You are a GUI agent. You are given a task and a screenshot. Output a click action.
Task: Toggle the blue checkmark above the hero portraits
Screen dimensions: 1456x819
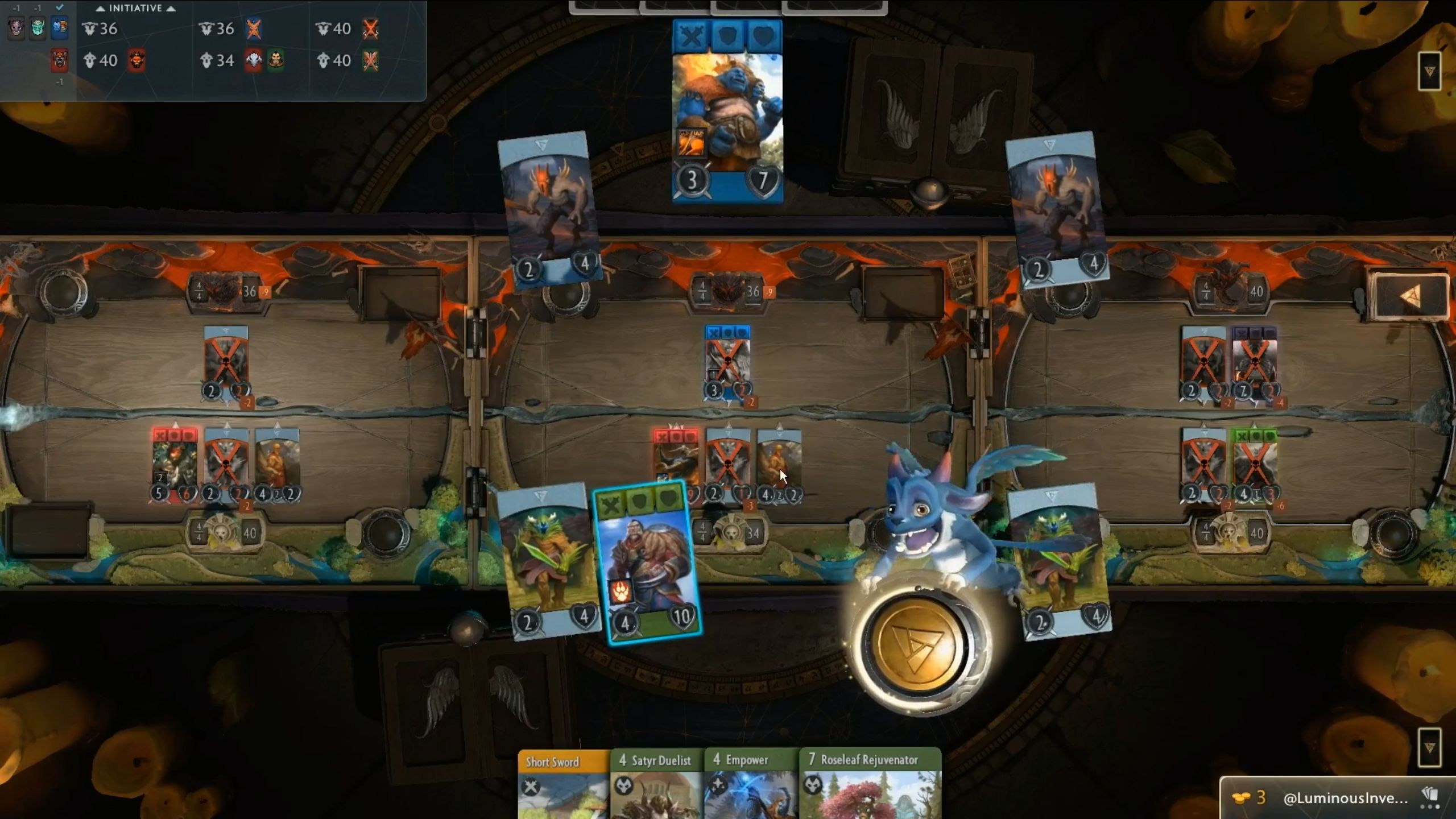click(x=59, y=7)
